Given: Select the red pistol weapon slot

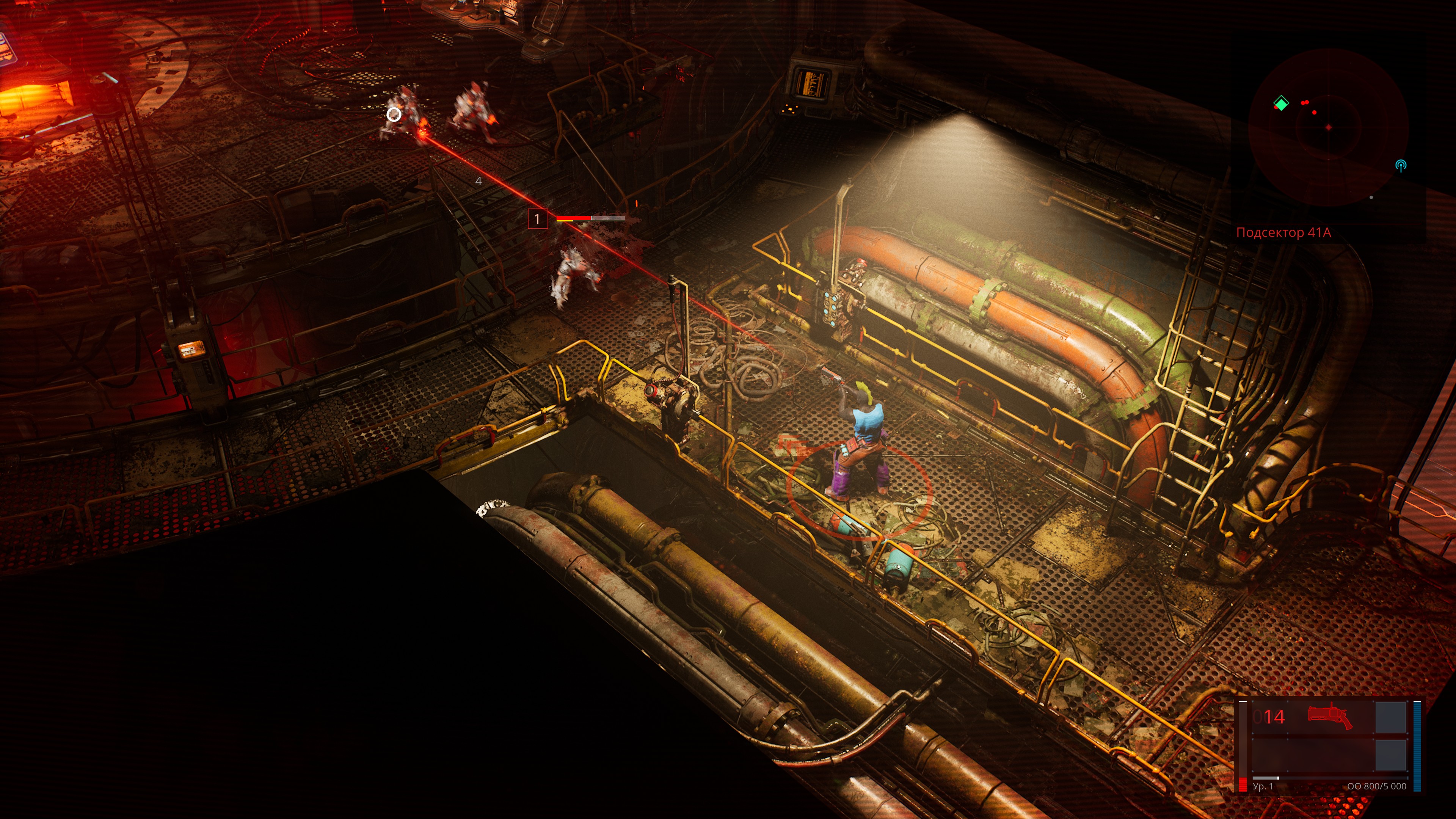Looking at the screenshot, I should 1329,717.
